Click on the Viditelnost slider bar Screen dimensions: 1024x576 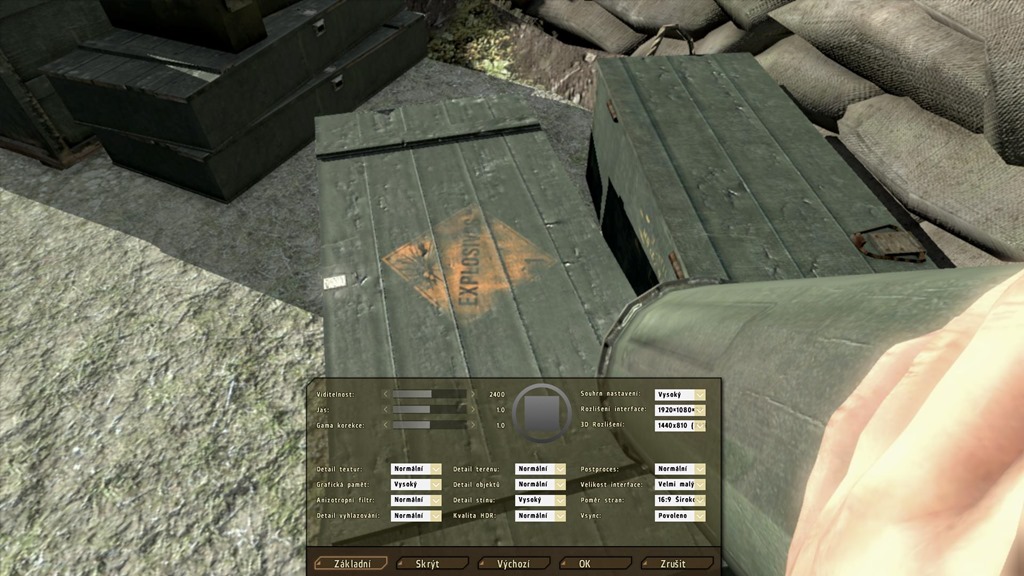pyautogui.click(x=430, y=394)
